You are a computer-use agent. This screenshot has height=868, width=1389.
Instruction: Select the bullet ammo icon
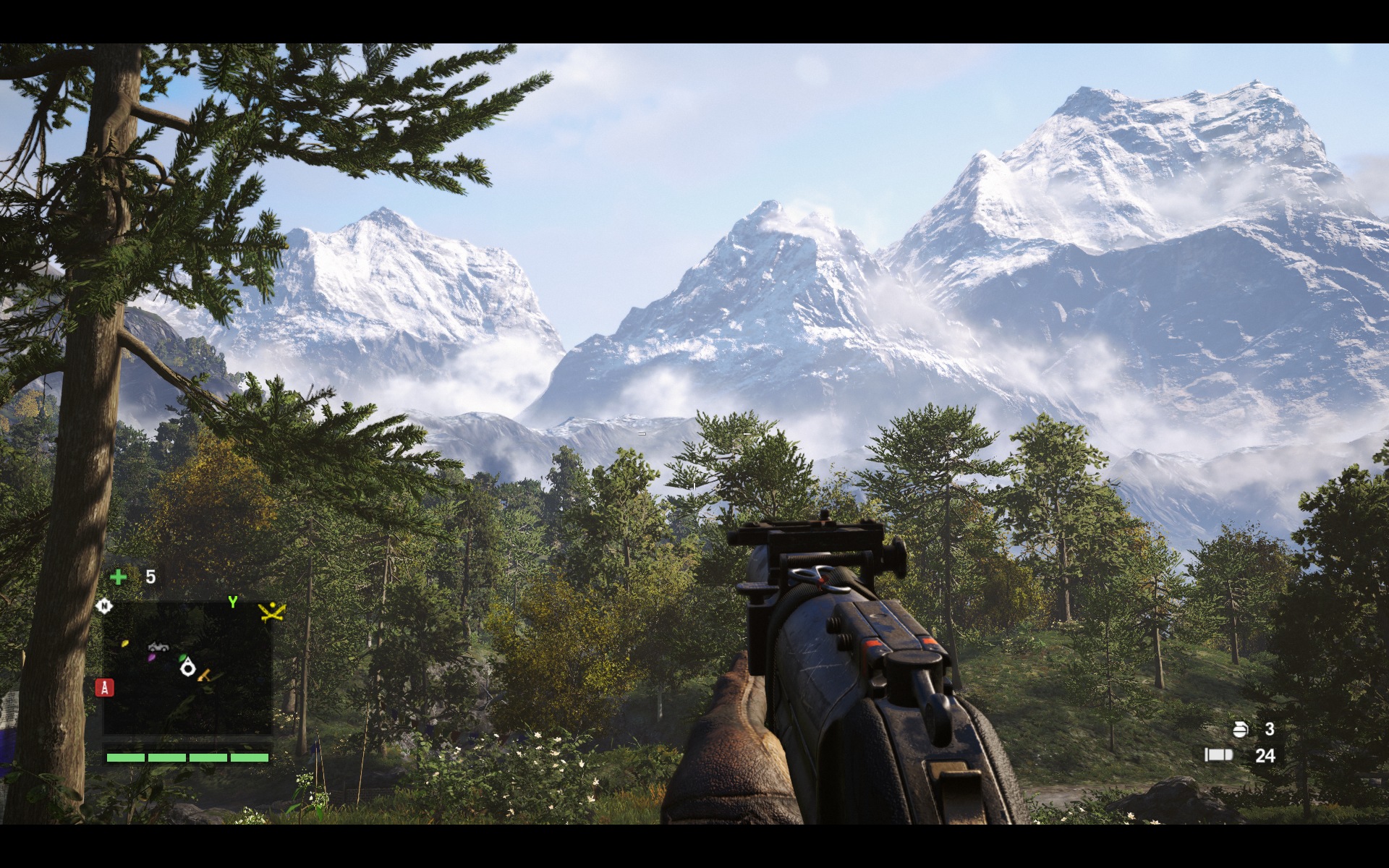click(1218, 755)
